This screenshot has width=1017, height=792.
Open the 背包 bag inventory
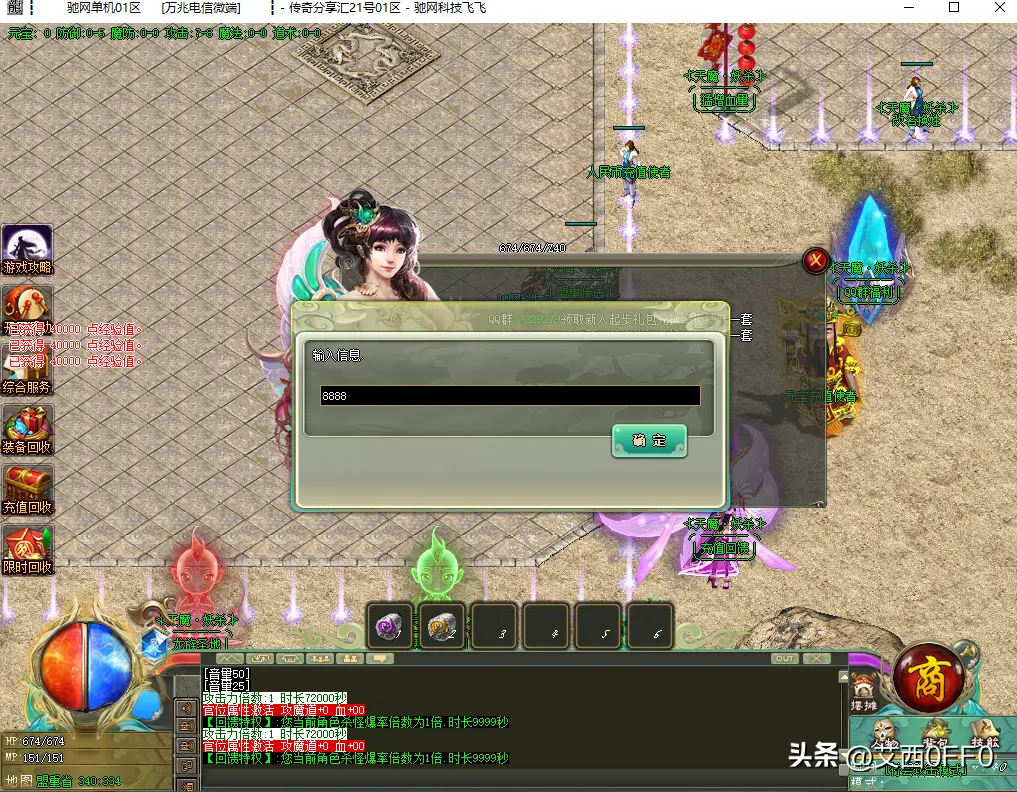[935, 735]
